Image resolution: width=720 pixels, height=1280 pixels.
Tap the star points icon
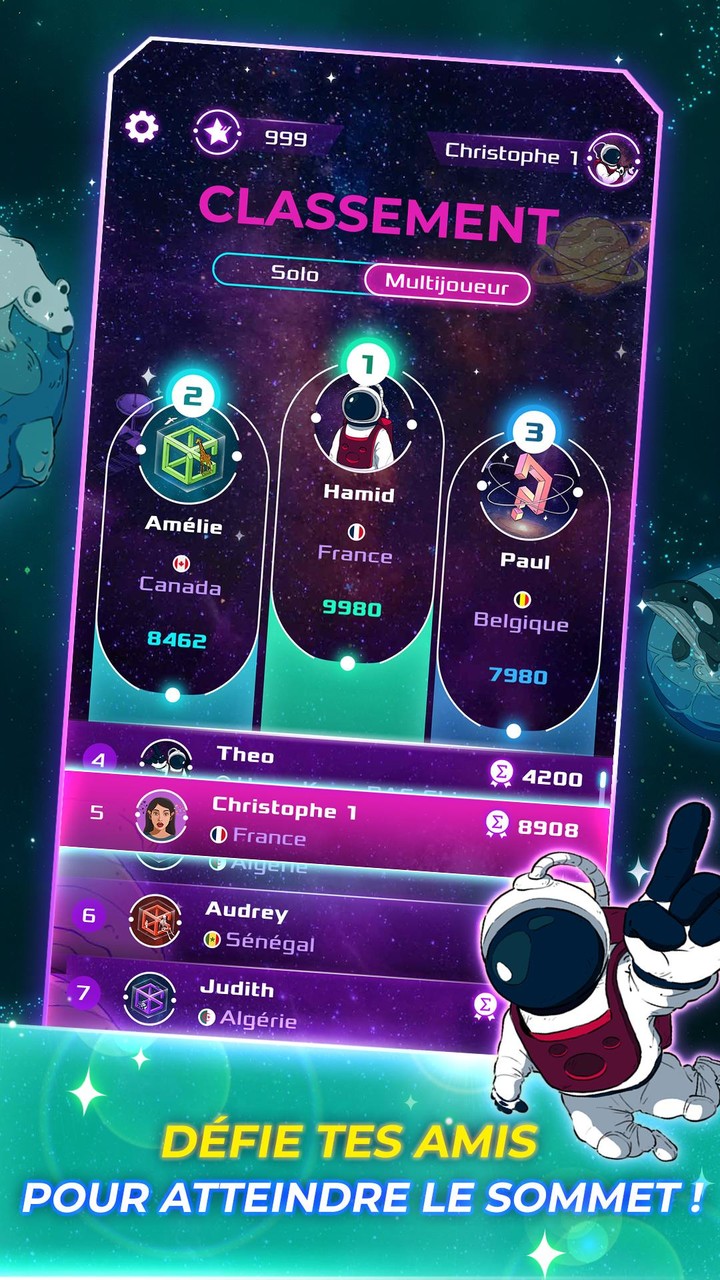click(214, 133)
